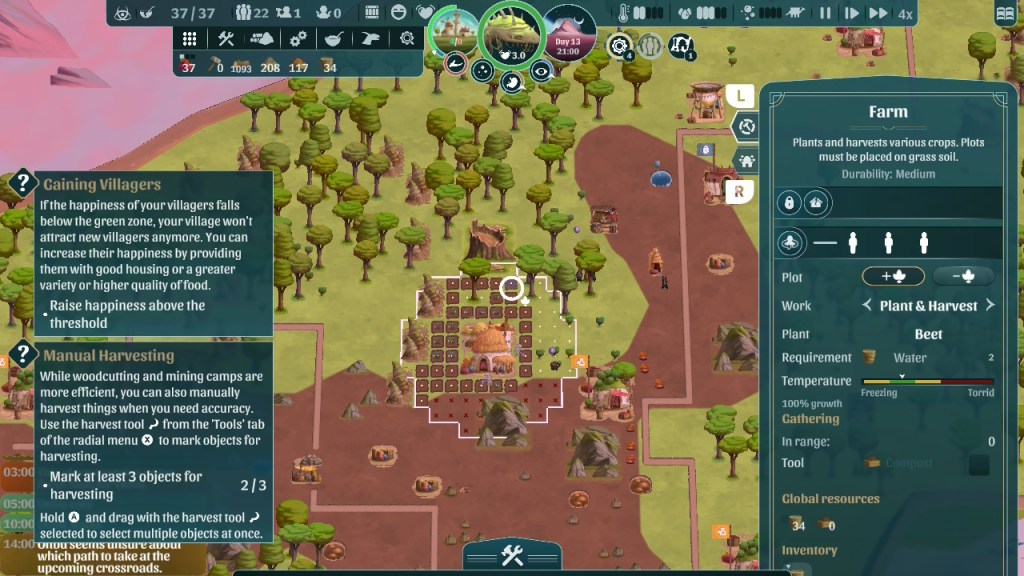This screenshot has height=576, width=1024.
Task: Click the Gaining Villagers help icon
Action: coord(23,184)
